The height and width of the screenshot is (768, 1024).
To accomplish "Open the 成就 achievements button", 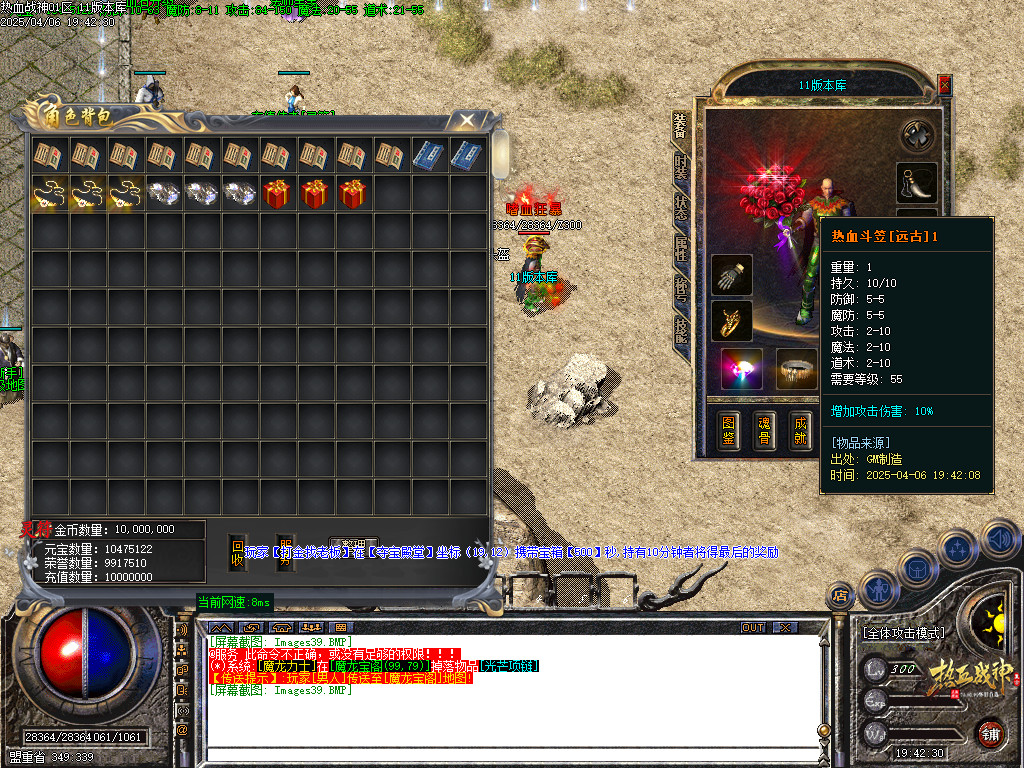I will point(799,429).
